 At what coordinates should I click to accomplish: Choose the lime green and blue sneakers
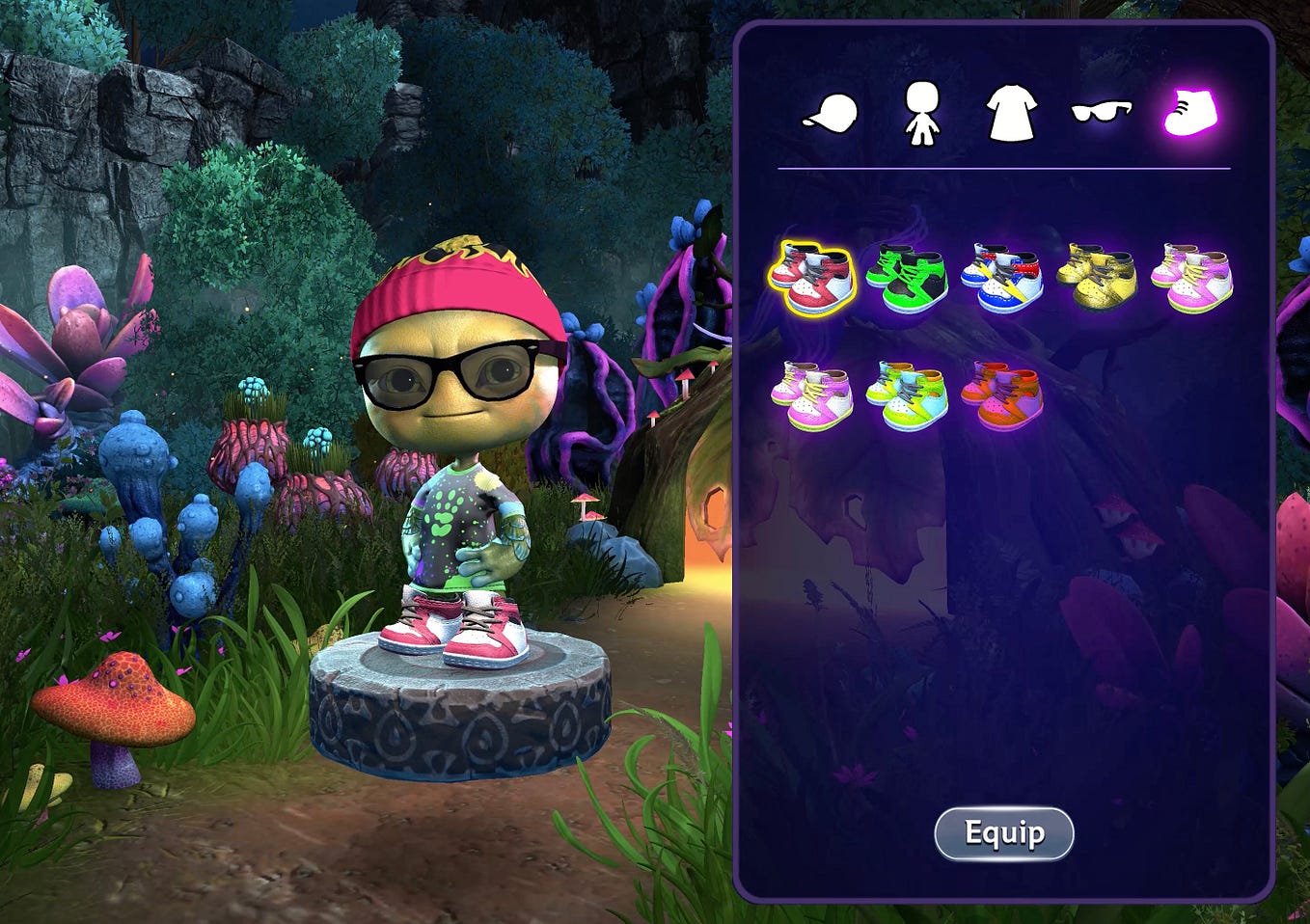point(907,394)
